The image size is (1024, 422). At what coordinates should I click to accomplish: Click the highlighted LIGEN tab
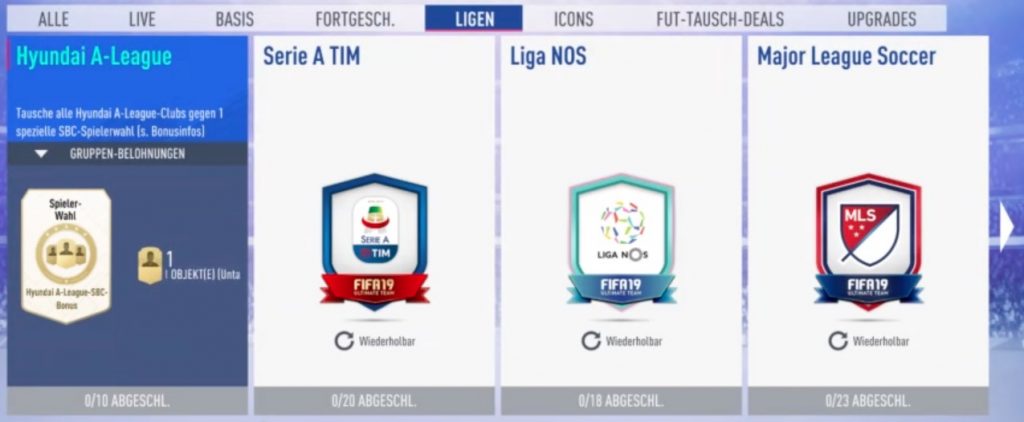(x=473, y=19)
